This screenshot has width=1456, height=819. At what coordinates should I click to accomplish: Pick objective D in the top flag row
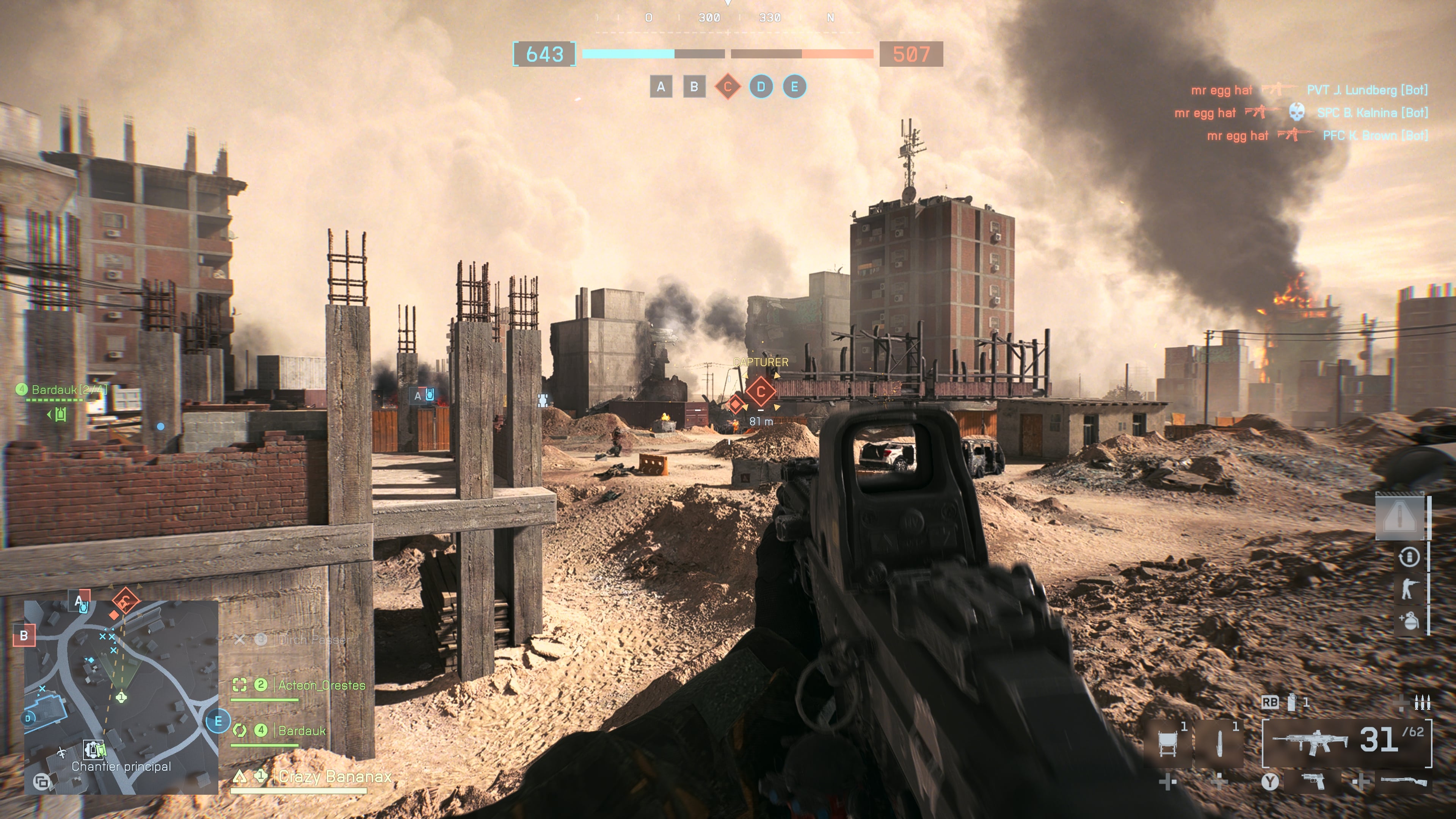761,87
